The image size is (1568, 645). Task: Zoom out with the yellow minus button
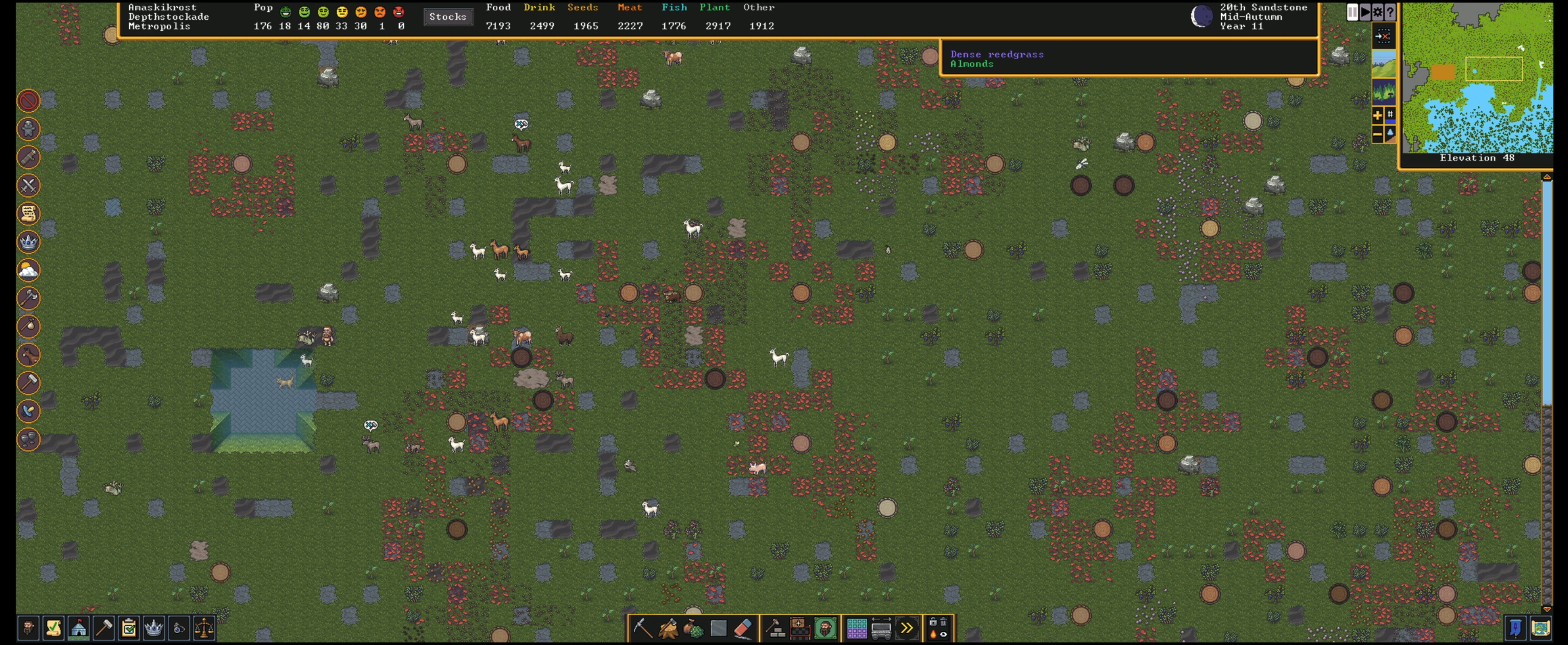pyautogui.click(x=1377, y=134)
